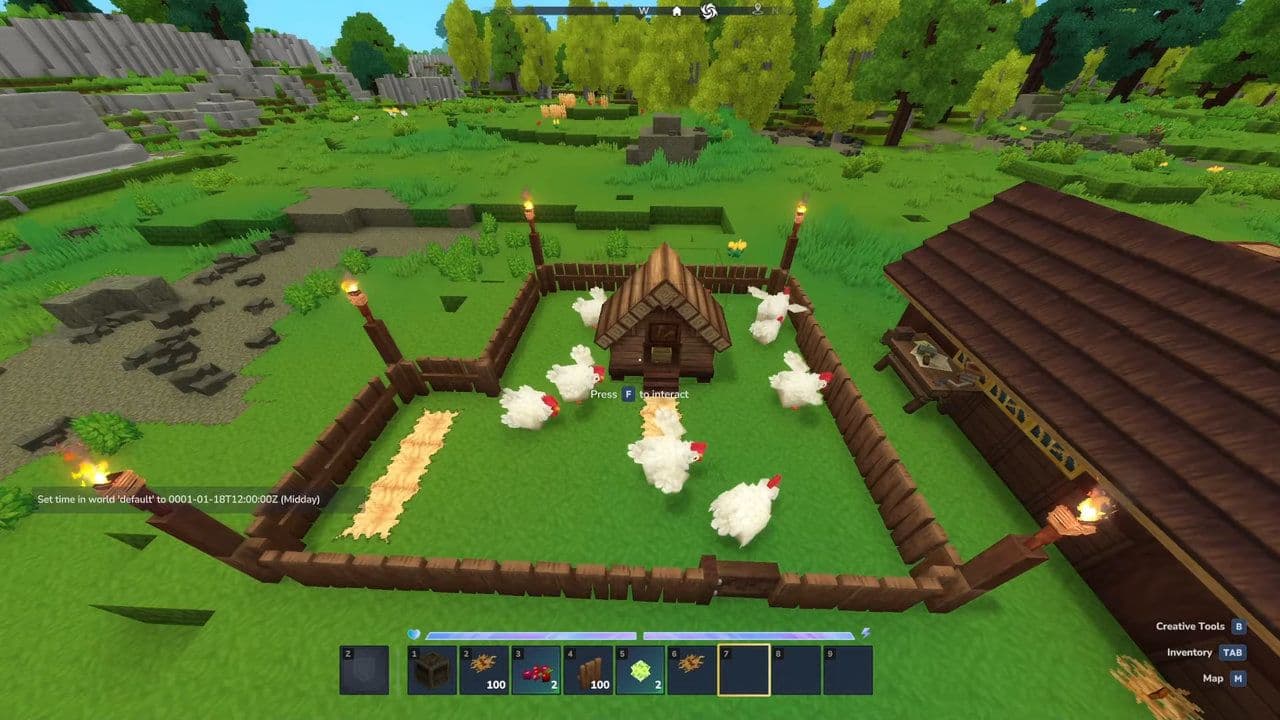Select the red berries in hotbar slot 3
The width and height of the screenshot is (1280, 720).
537,668
